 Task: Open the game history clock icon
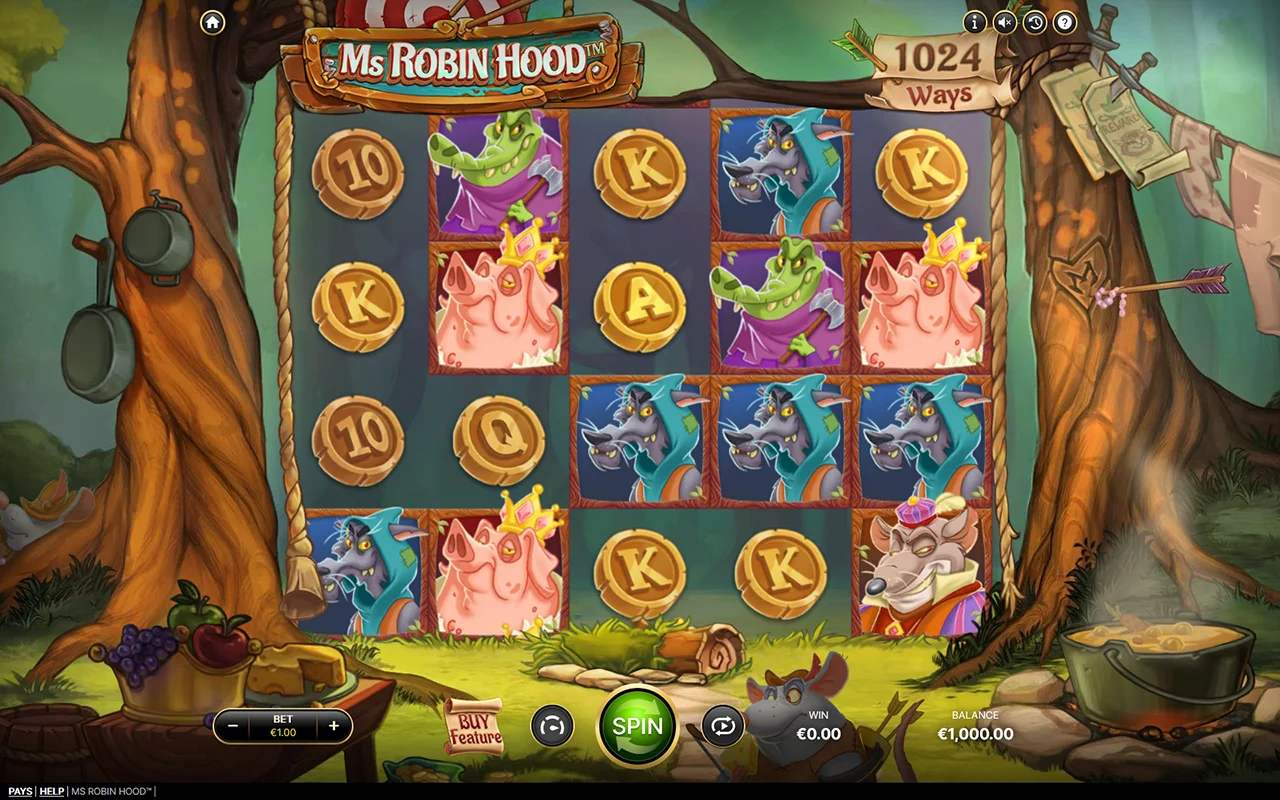point(1035,22)
